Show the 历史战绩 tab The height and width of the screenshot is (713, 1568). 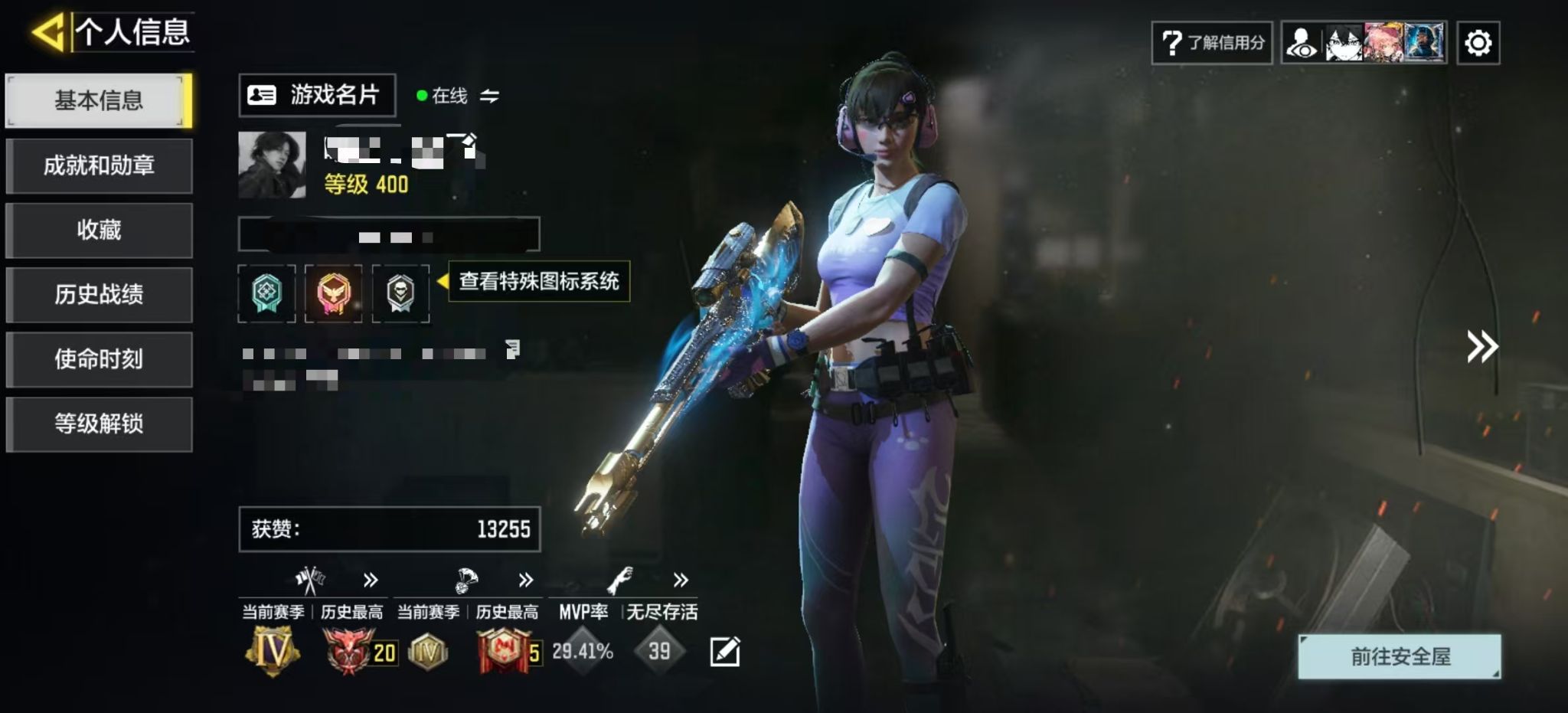tap(99, 295)
